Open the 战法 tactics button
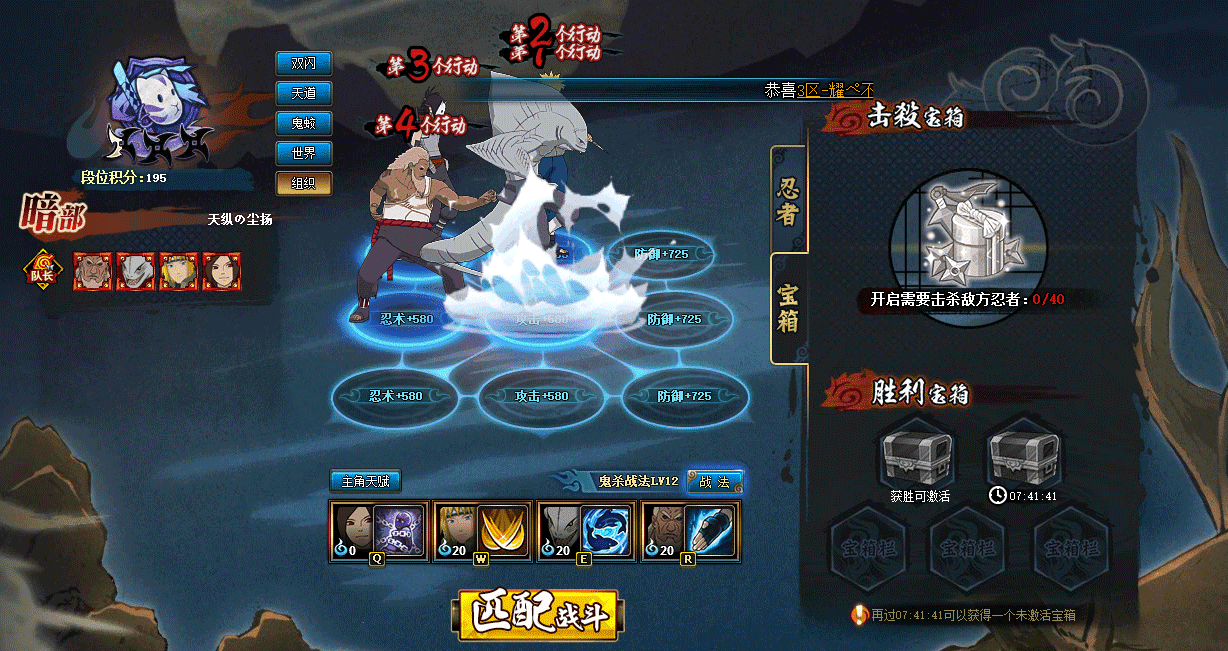This screenshot has width=1228, height=651. click(x=715, y=482)
